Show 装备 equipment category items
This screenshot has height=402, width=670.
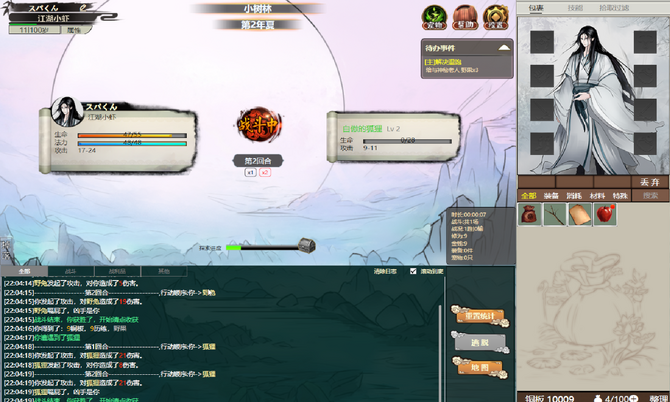[x=553, y=196]
